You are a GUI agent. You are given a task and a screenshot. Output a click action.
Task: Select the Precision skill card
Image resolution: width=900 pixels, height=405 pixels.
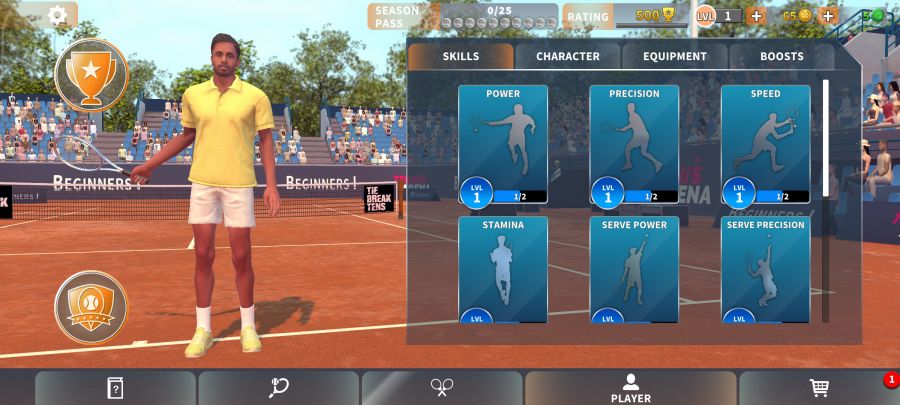(634, 144)
